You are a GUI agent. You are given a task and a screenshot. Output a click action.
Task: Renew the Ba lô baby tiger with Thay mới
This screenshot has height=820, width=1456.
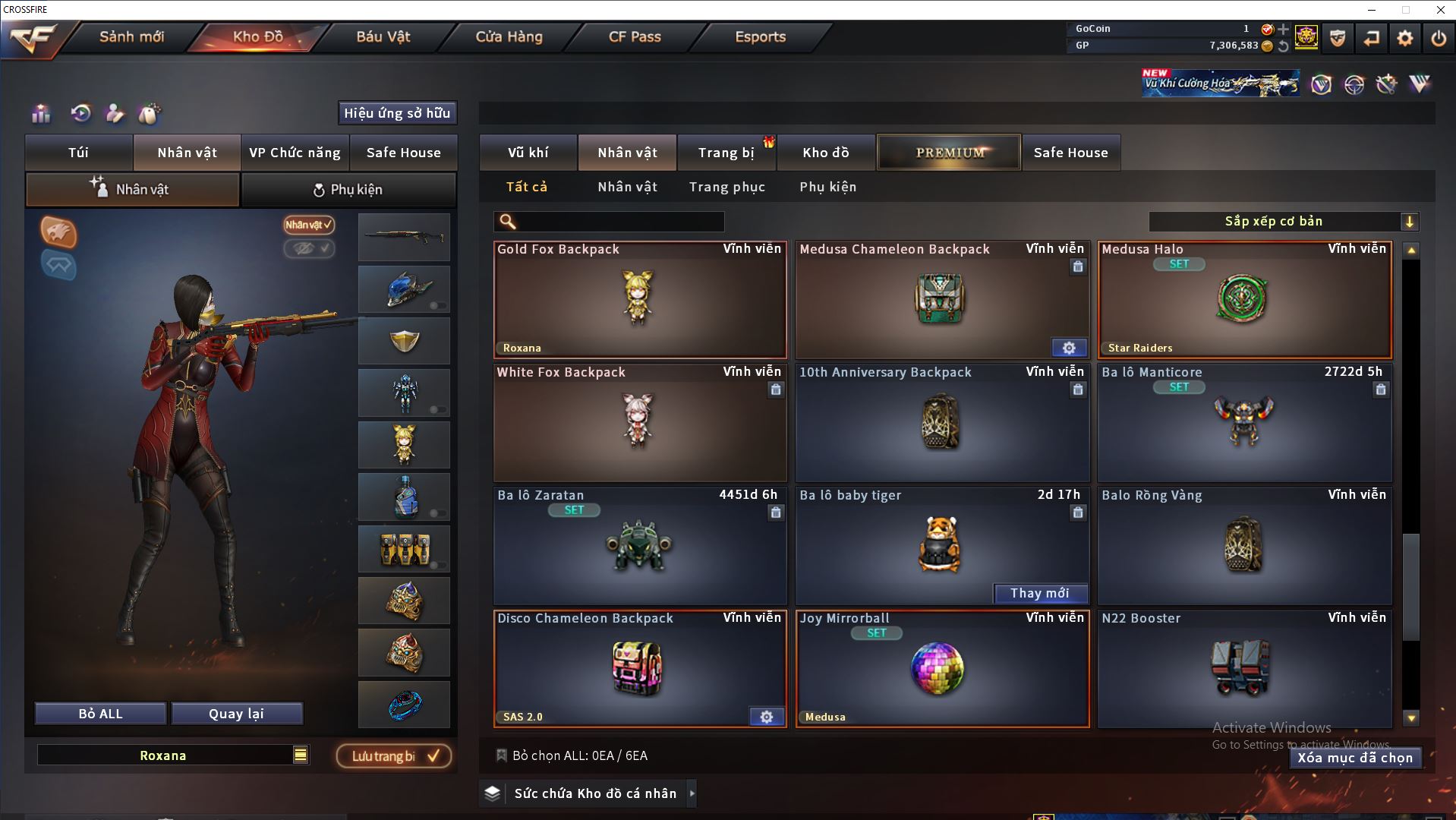coord(1039,593)
